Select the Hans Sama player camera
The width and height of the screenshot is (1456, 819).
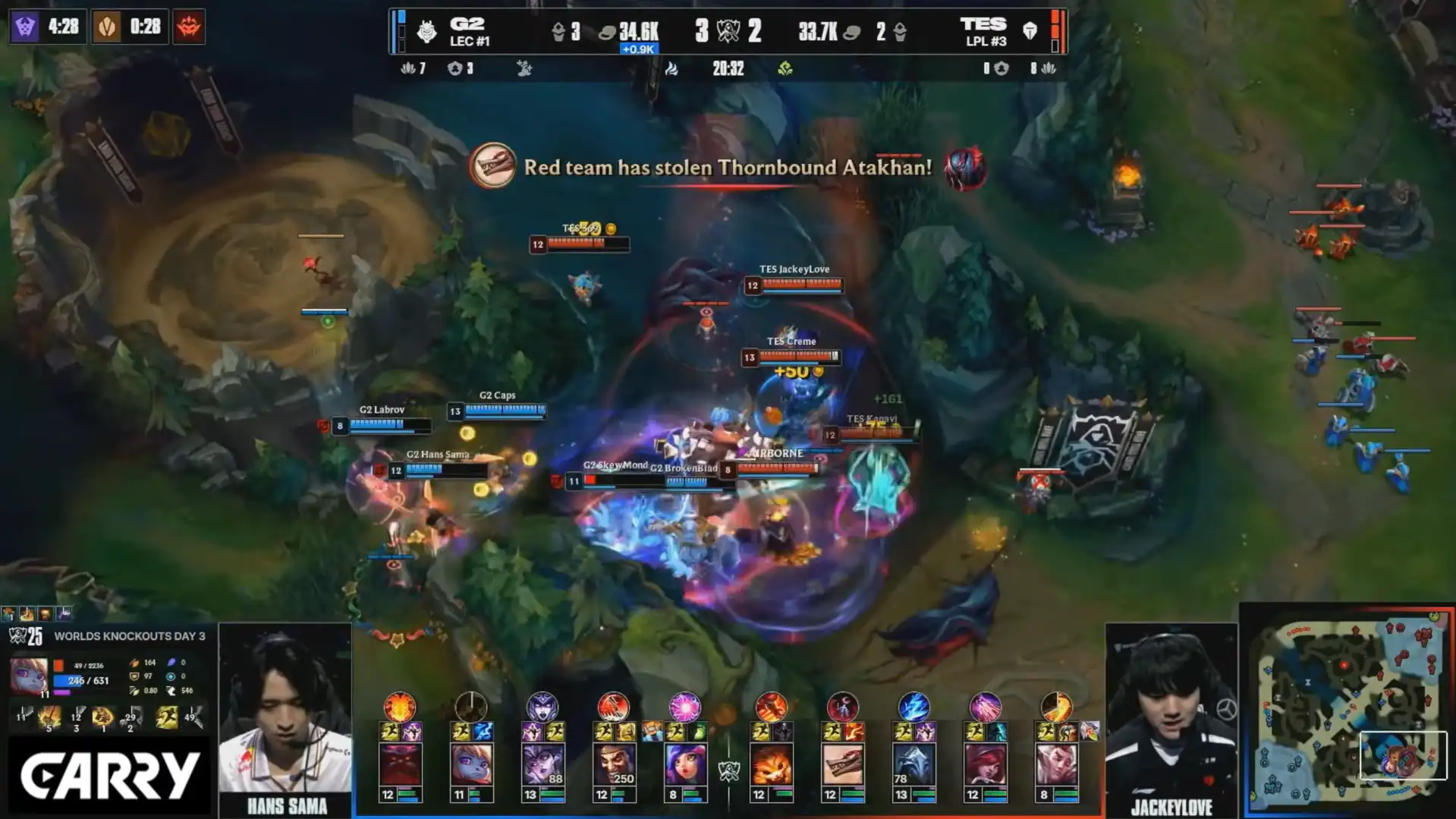click(x=285, y=713)
